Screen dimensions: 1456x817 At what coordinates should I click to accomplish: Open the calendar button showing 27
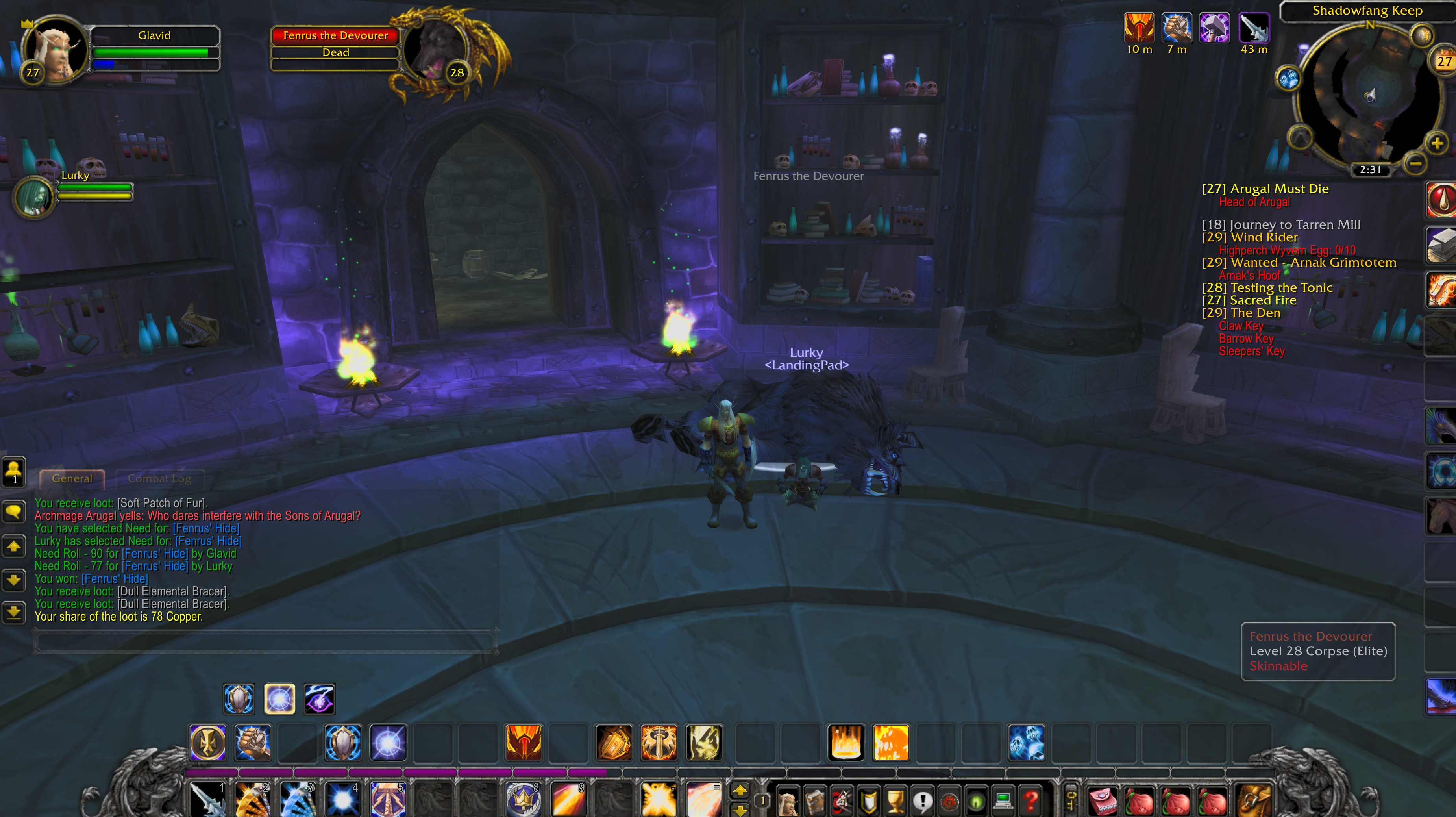pos(1443,61)
